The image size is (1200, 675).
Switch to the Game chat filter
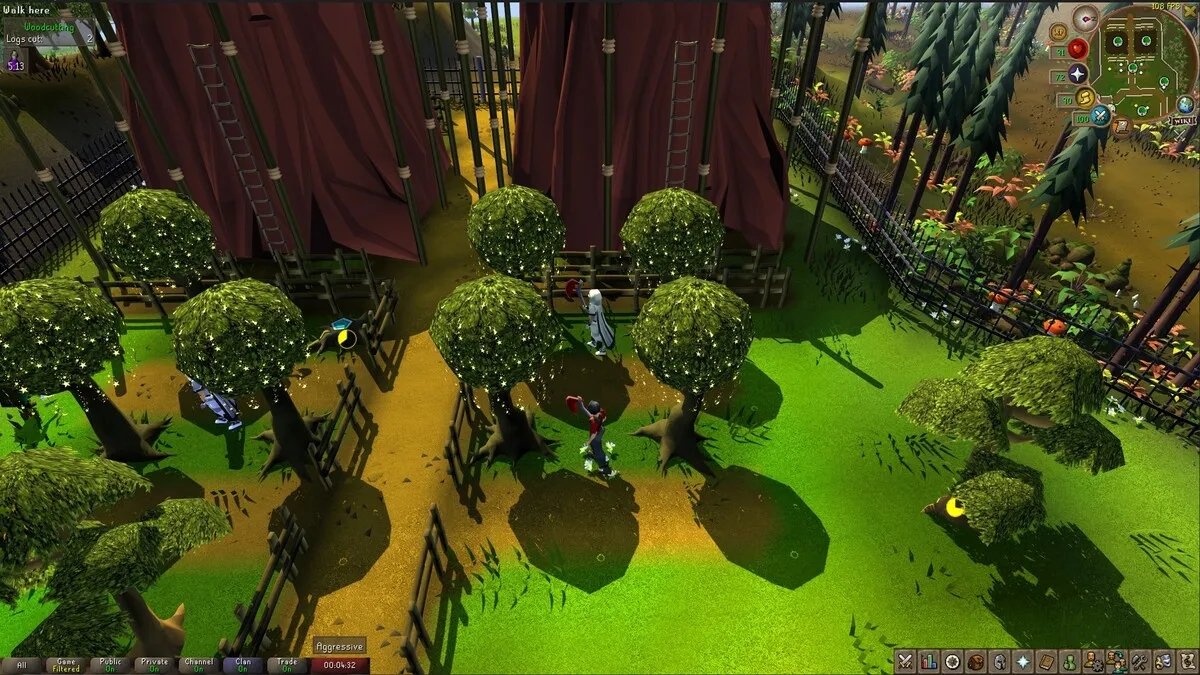(67, 665)
